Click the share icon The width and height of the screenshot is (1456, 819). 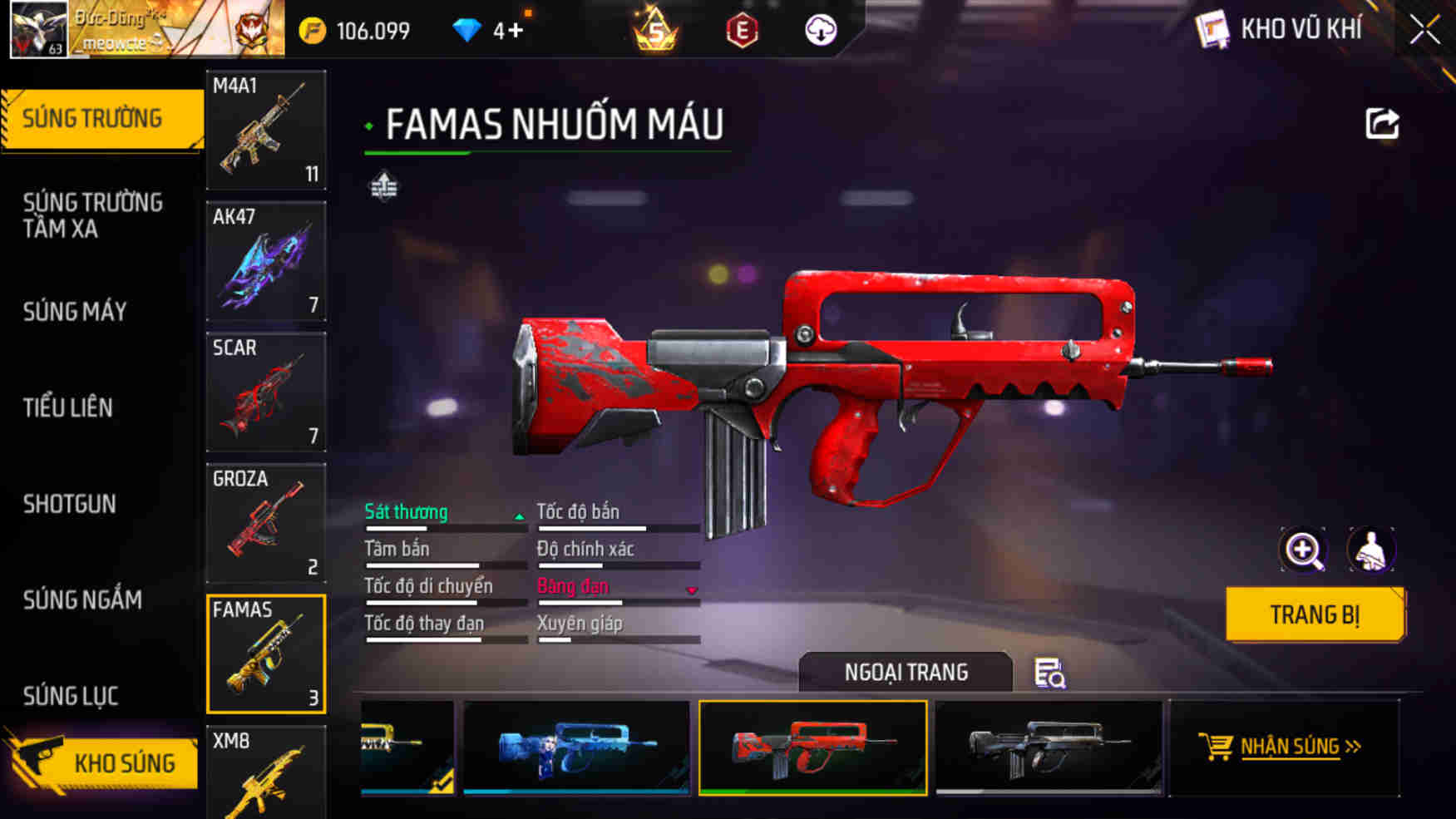pos(1382,124)
